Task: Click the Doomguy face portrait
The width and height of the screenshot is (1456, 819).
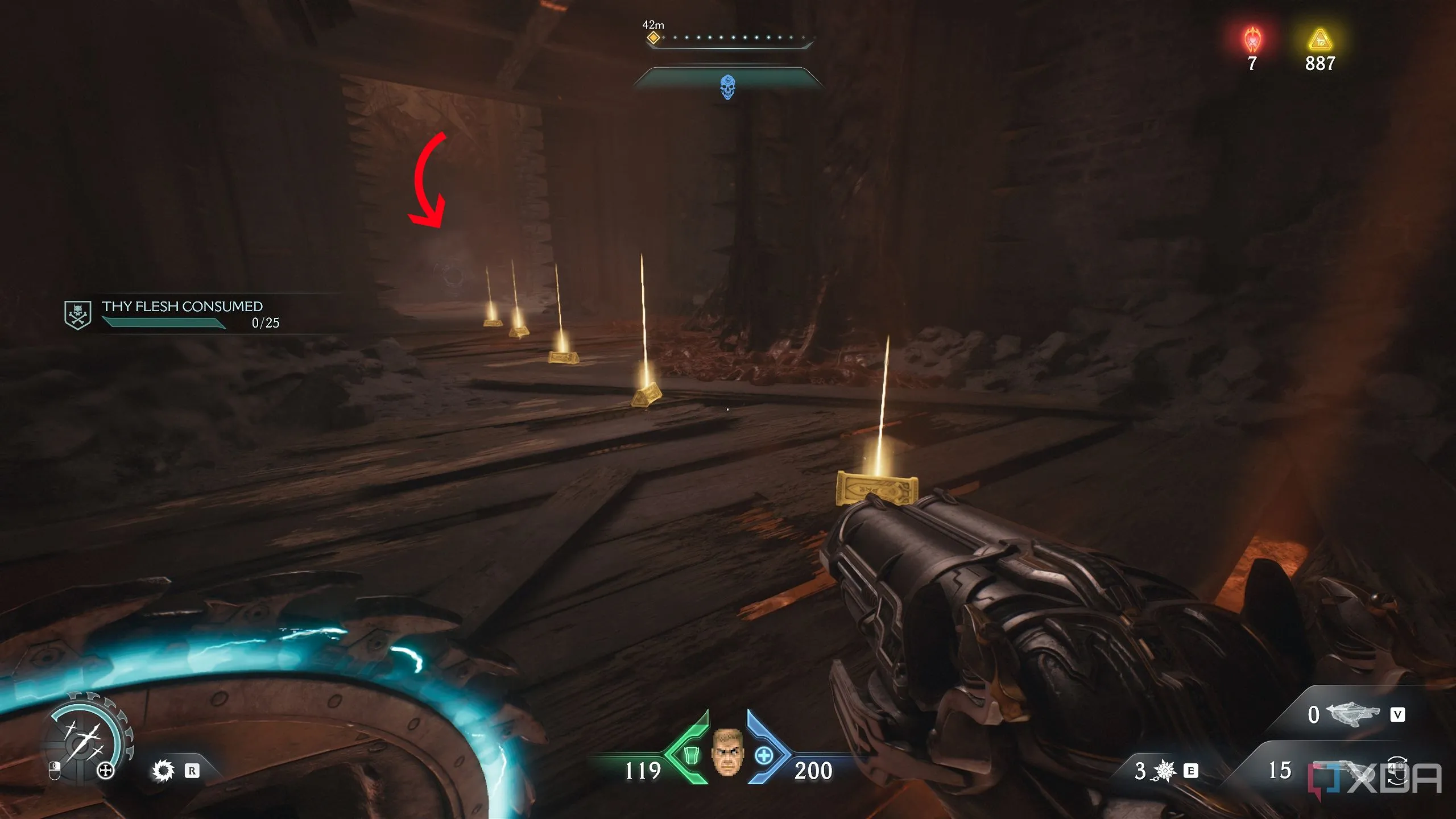Action: (727, 752)
